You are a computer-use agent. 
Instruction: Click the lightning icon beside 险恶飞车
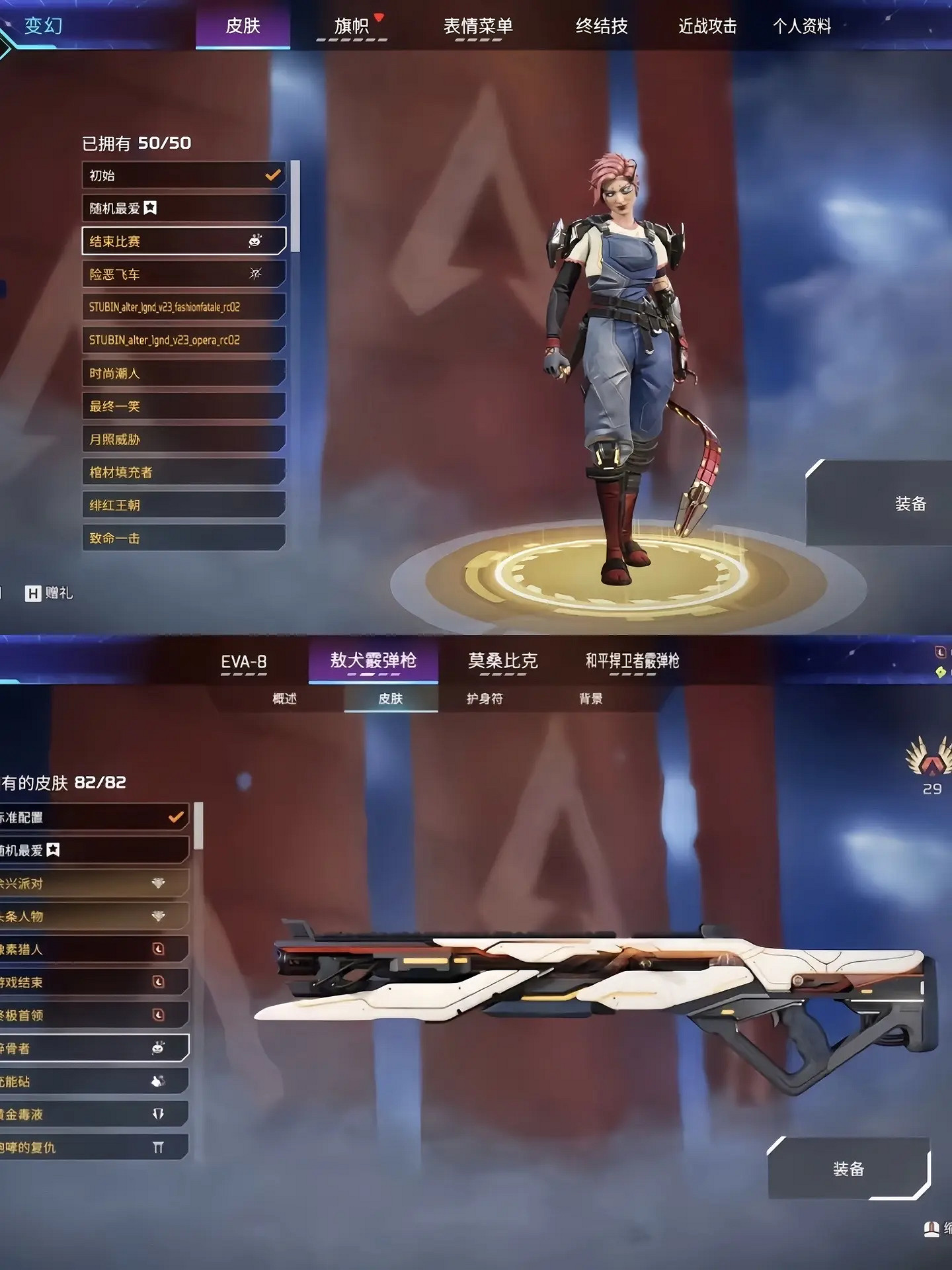[x=255, y=274]
